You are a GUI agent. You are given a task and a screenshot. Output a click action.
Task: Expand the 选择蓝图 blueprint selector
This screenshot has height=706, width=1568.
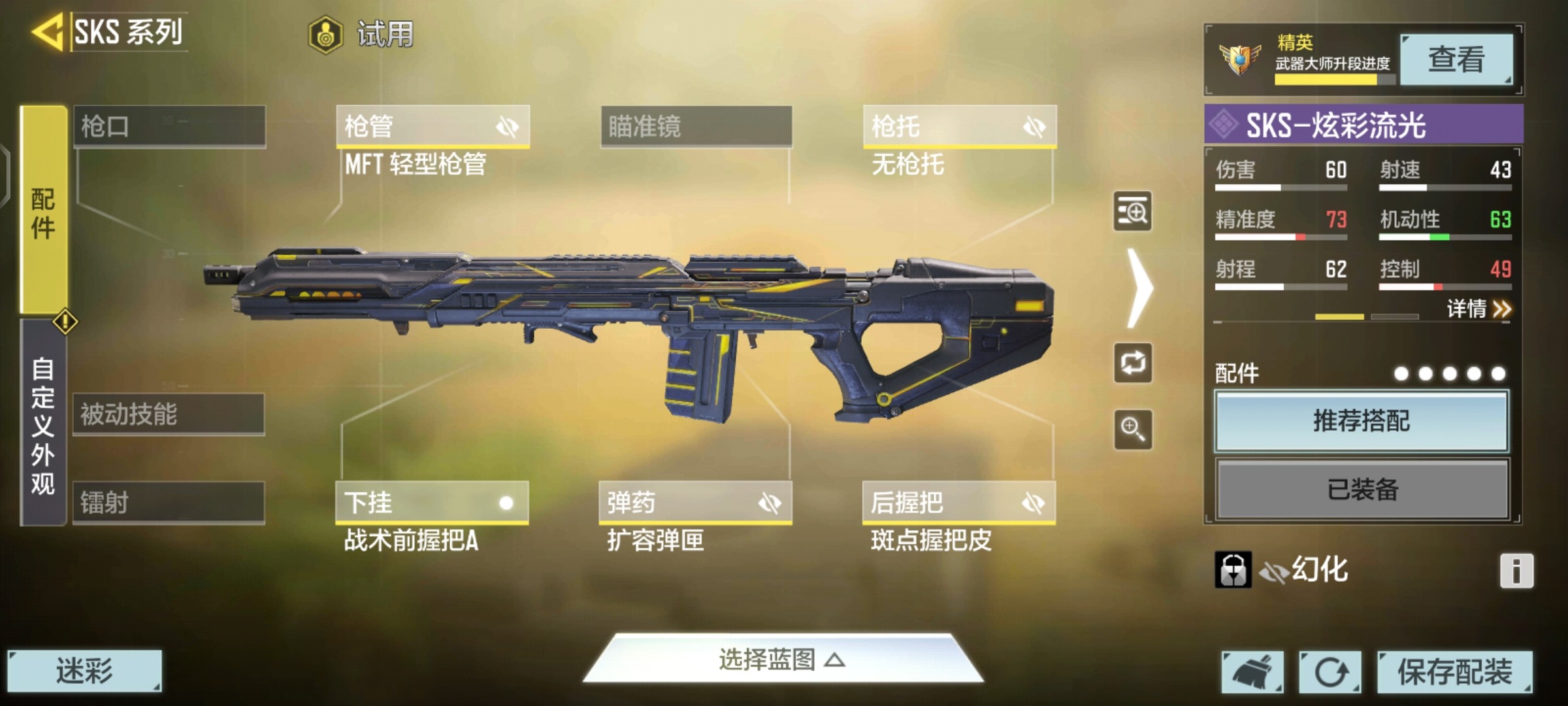pos(783,660)
